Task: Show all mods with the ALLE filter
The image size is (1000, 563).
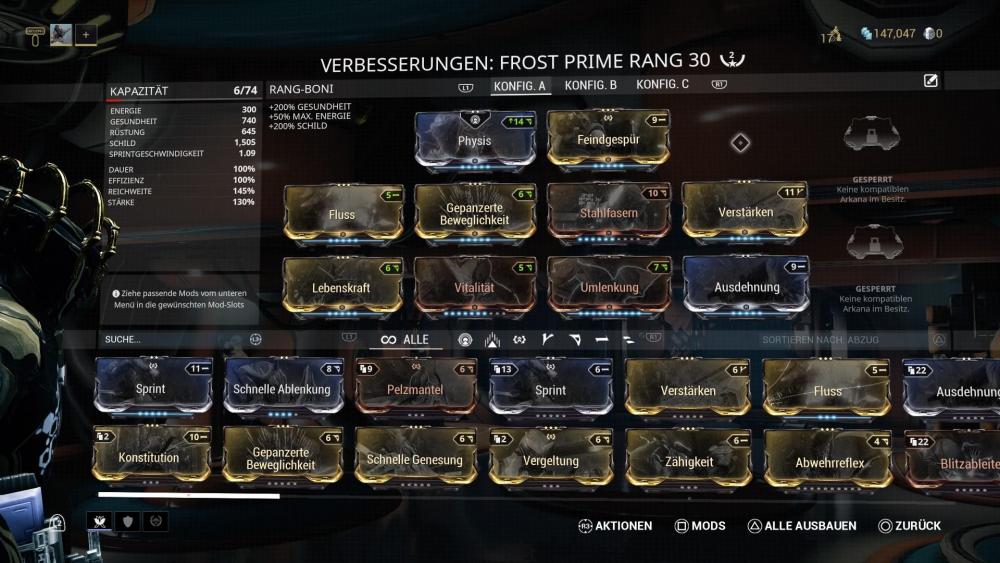Action: pos(405,340)
